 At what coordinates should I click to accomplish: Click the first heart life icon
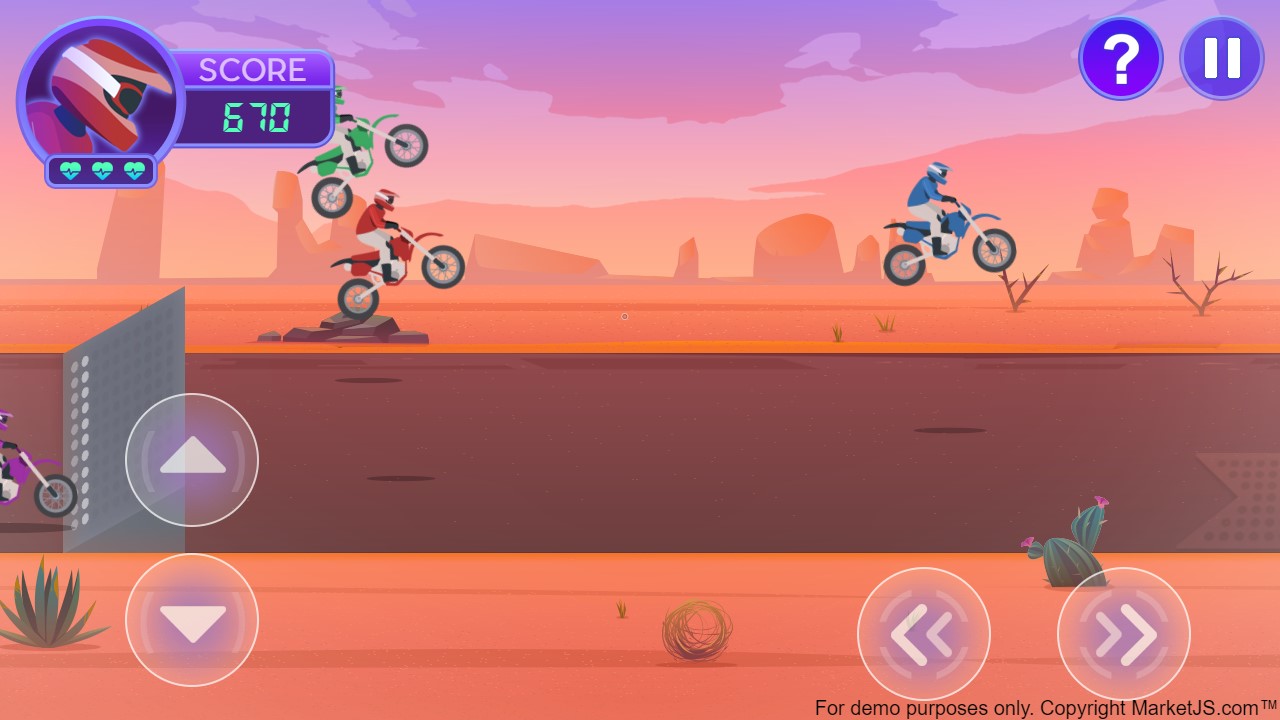tap(70, 170)
